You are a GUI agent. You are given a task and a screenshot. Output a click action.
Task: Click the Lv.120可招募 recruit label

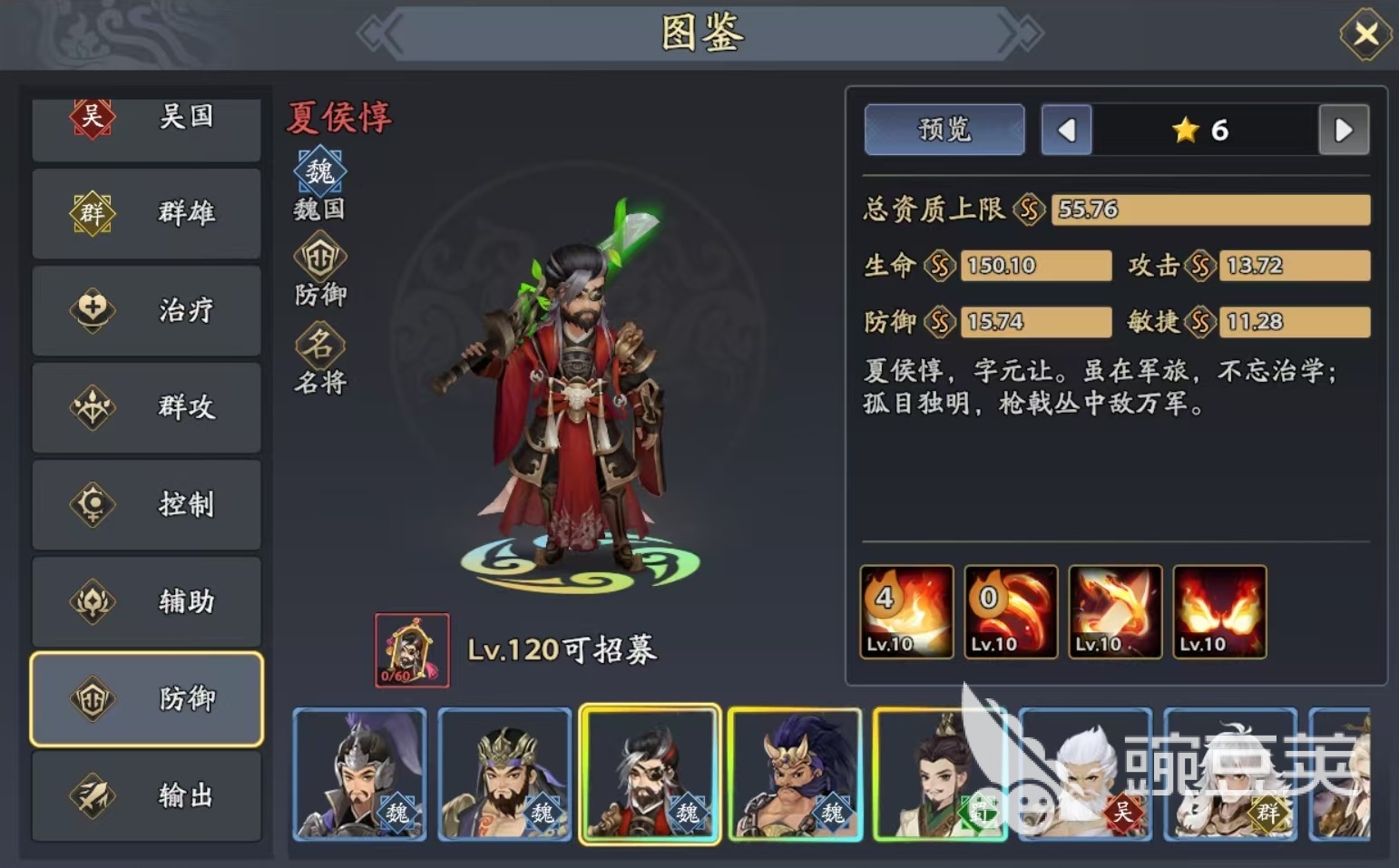tap(563, 649)
